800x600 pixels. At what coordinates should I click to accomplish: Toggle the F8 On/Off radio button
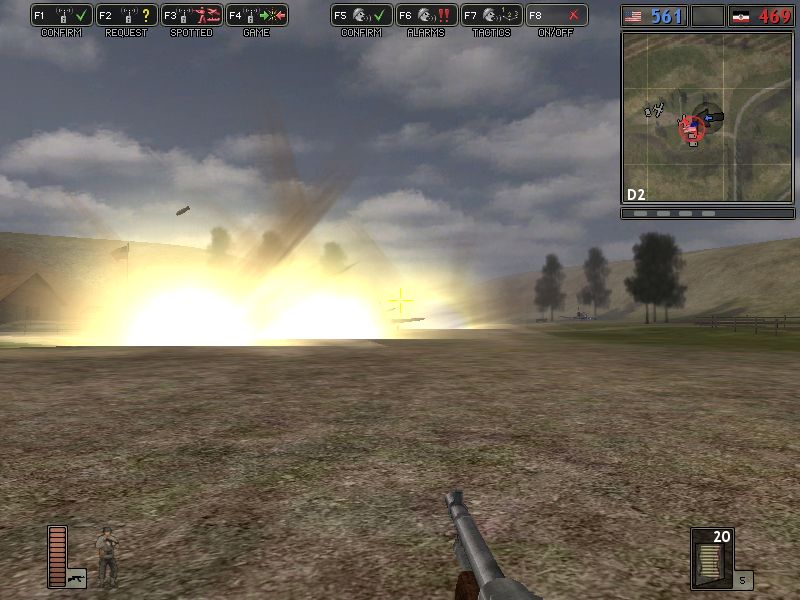[x=556, y=16]
